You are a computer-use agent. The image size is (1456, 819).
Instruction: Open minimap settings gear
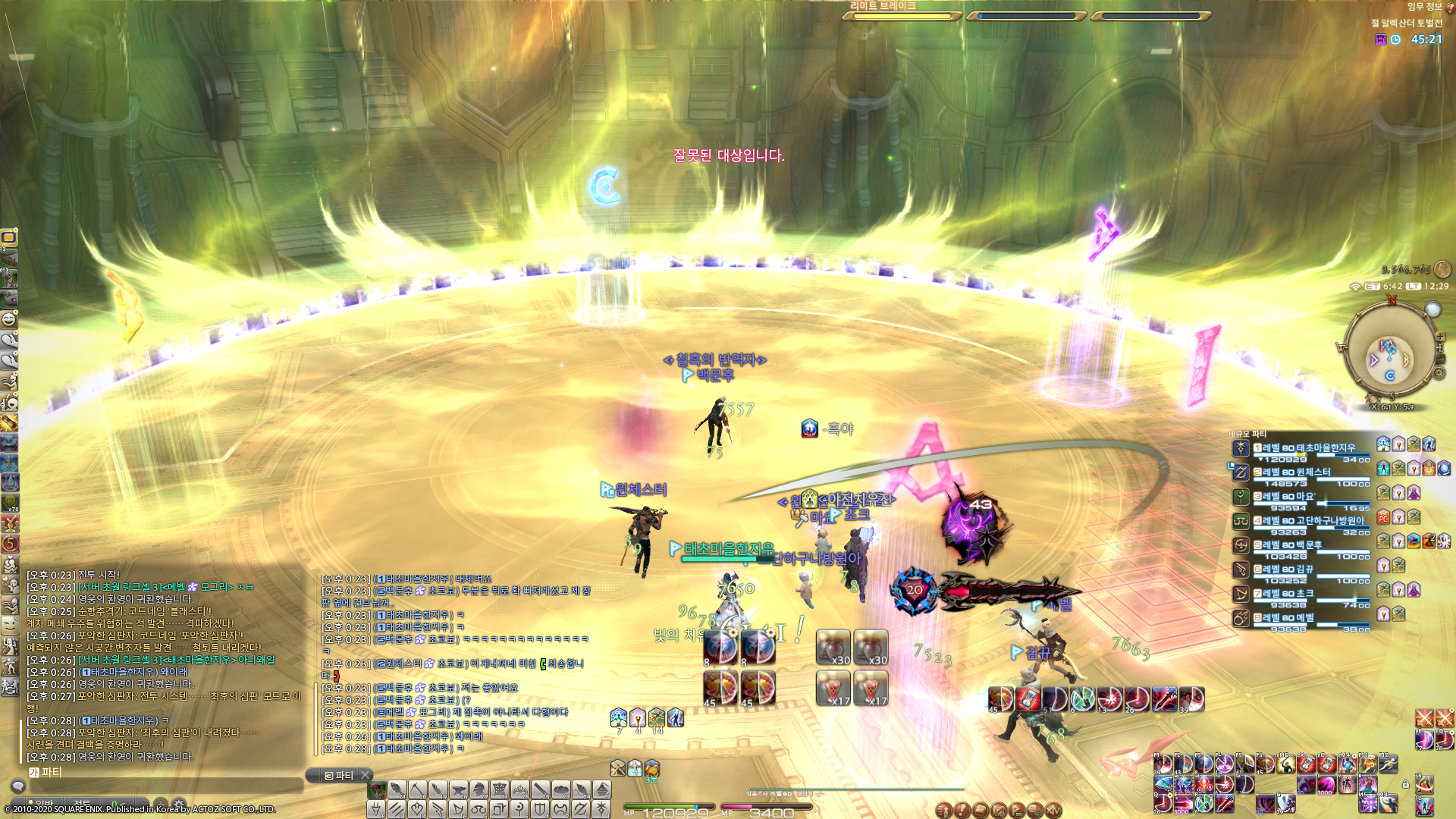(x=1439, y=372)
